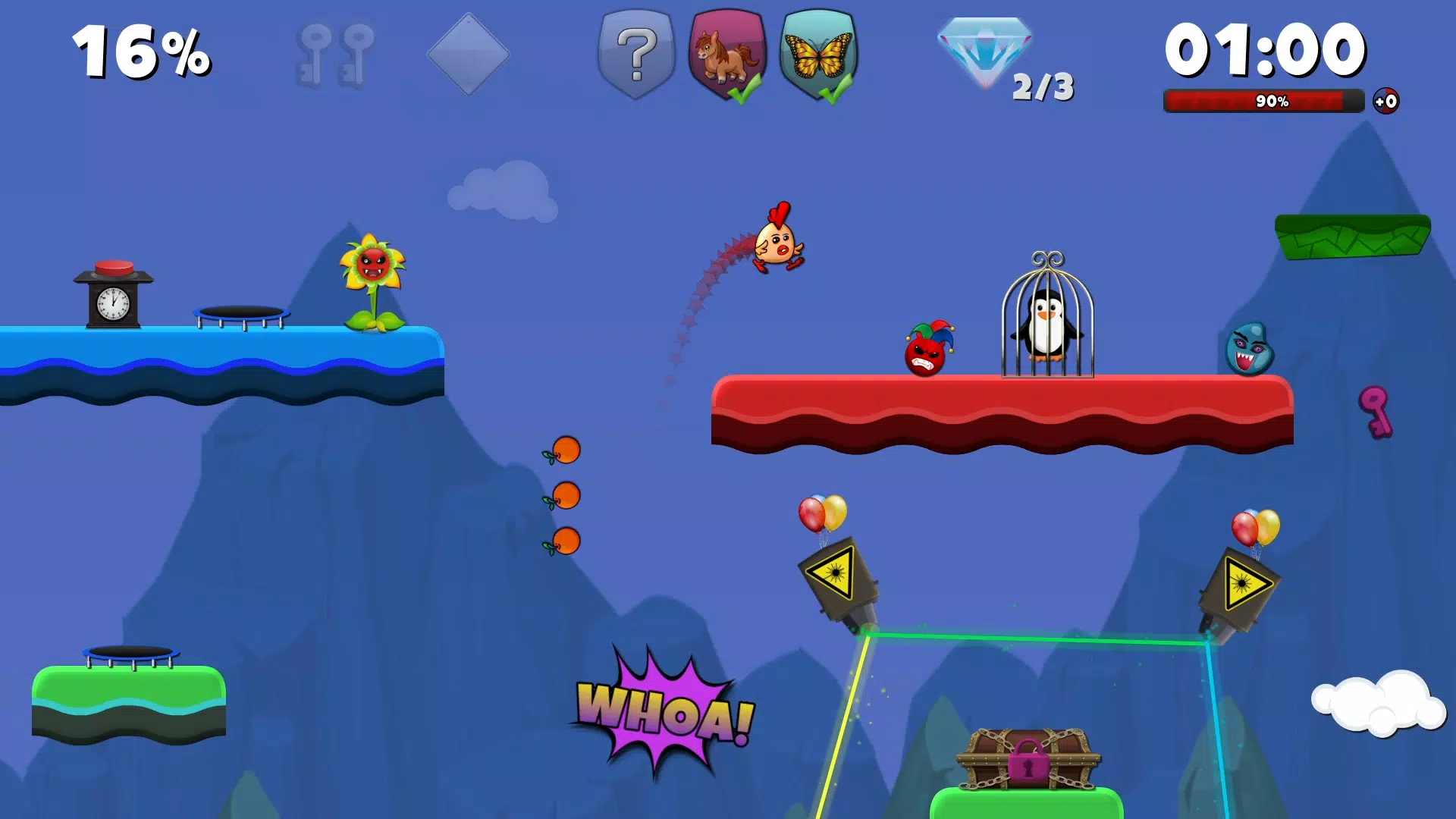Click the +0 health bonus icon
The width and height of the screenshot is (1456, 819).
1388,99
